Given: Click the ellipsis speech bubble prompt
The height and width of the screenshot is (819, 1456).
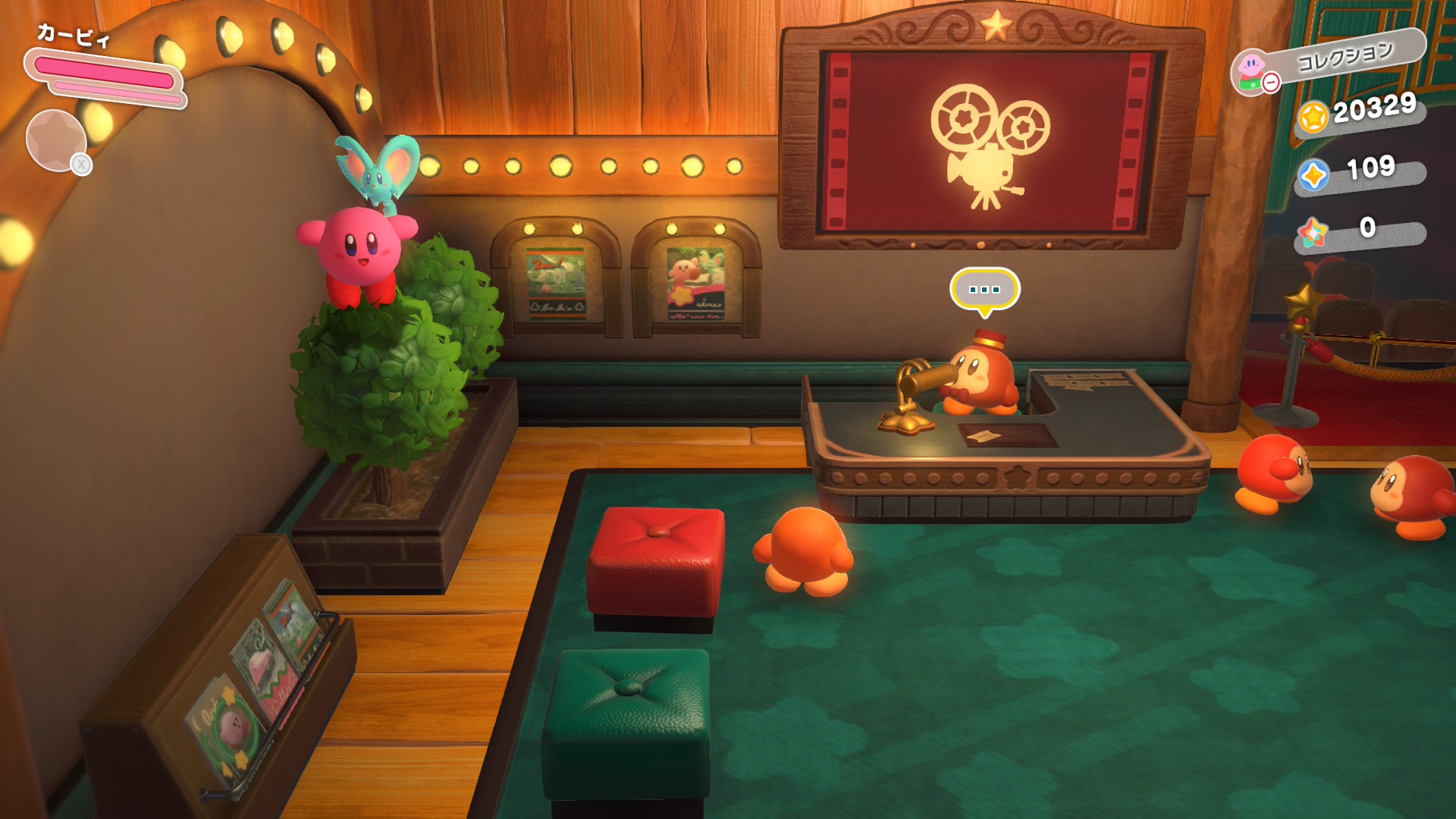Looking at the screenshot, I should click(984, 290).
